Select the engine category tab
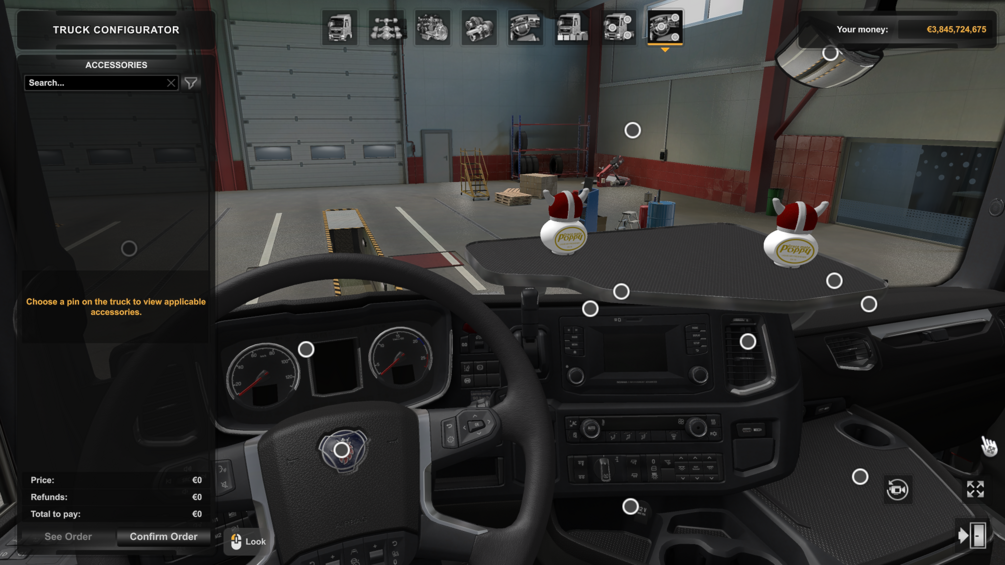The width and height of the screenshot is (1005, 565). (432, 28)
